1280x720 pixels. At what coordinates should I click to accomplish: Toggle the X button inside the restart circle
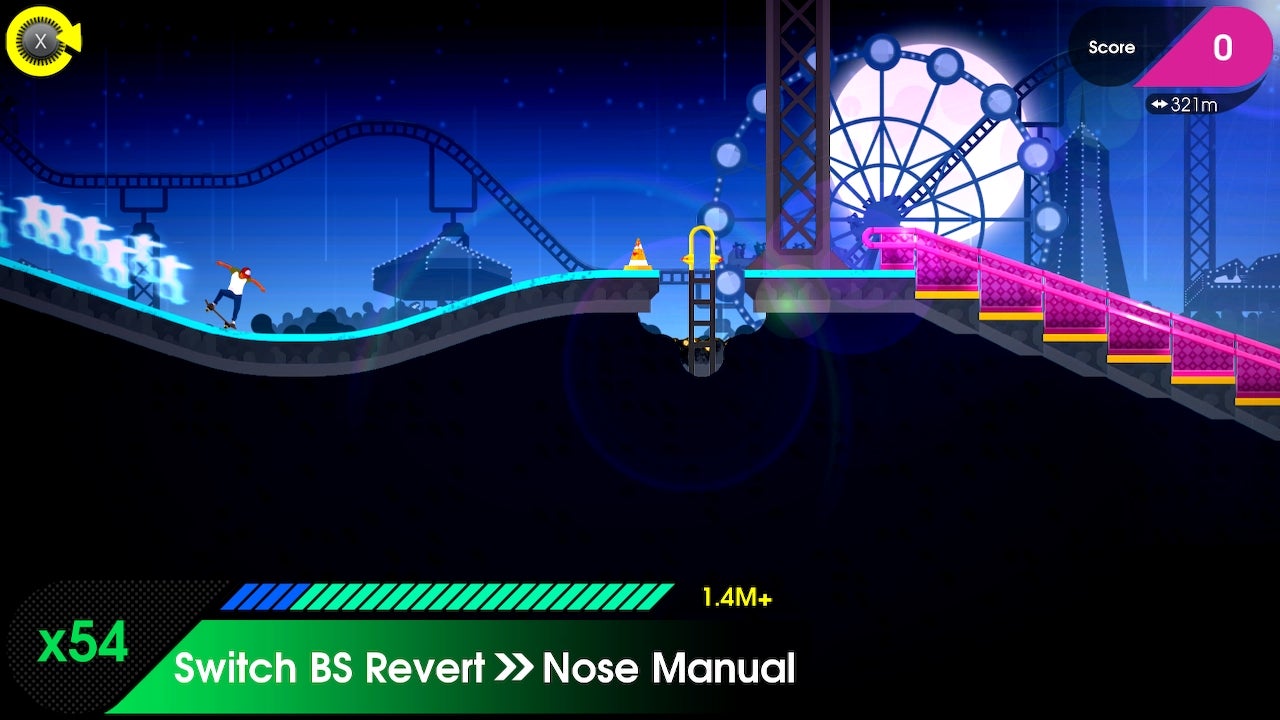[42, 40]
